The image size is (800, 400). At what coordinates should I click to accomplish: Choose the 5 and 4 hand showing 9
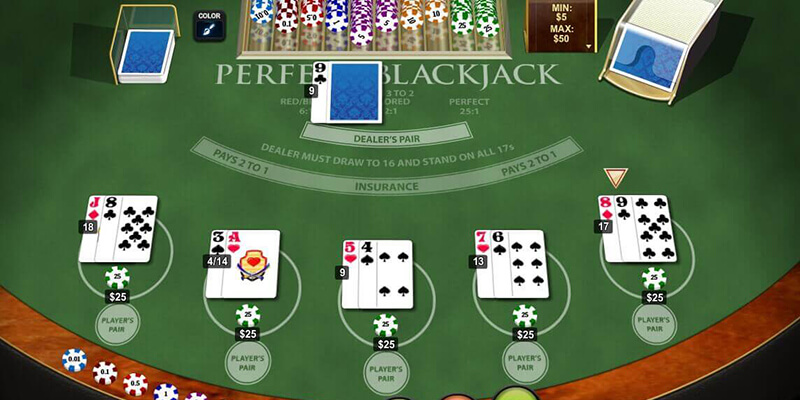[376, 273]
